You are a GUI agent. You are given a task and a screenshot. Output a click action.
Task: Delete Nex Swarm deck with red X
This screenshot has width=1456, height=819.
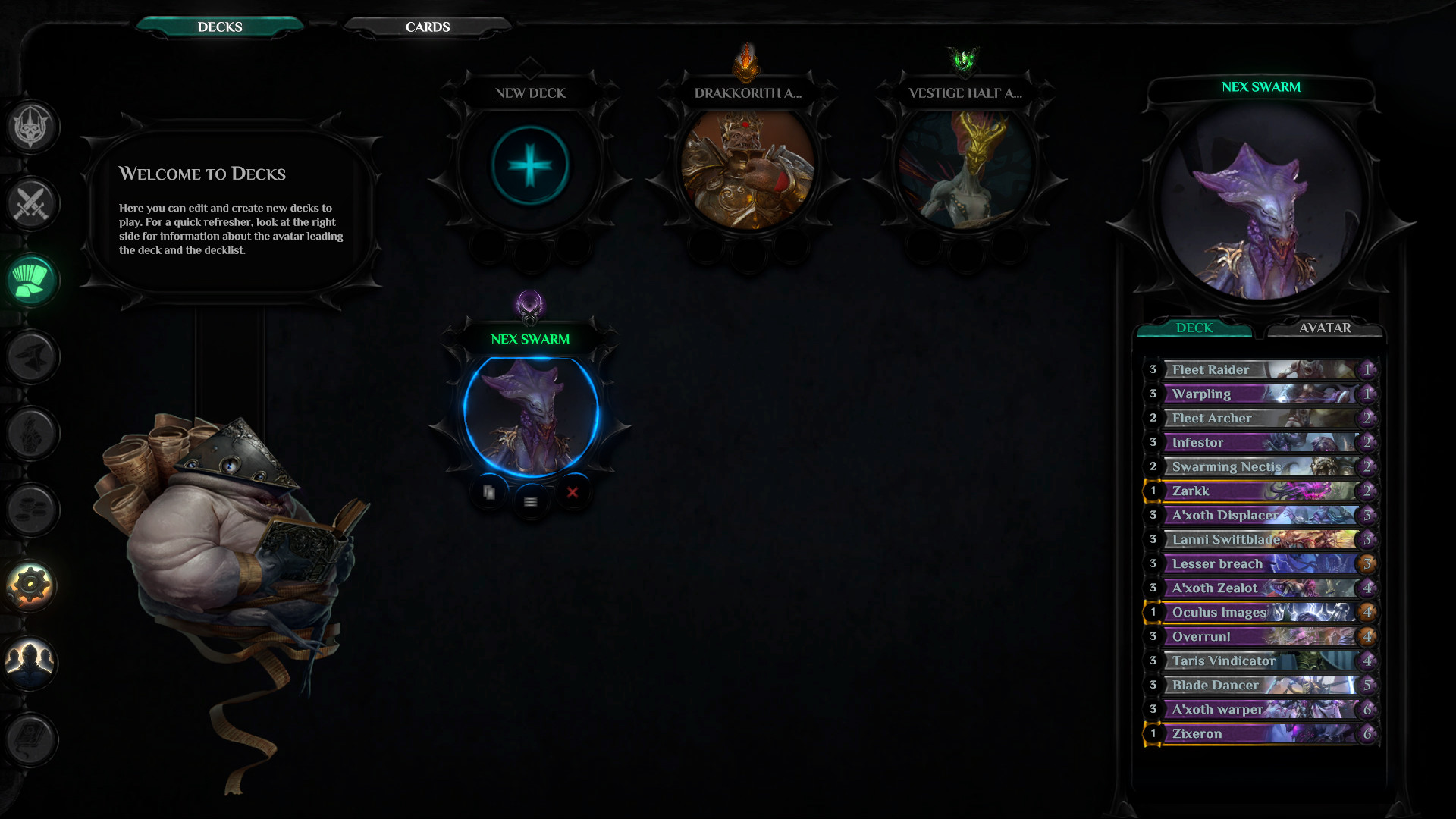573,492
